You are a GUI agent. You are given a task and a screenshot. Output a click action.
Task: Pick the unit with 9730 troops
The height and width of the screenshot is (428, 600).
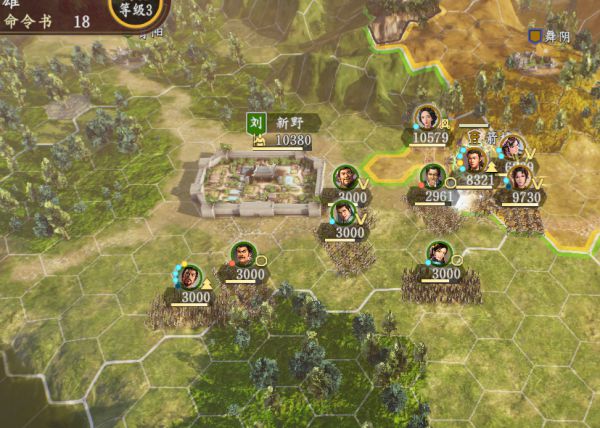[520, 178]
